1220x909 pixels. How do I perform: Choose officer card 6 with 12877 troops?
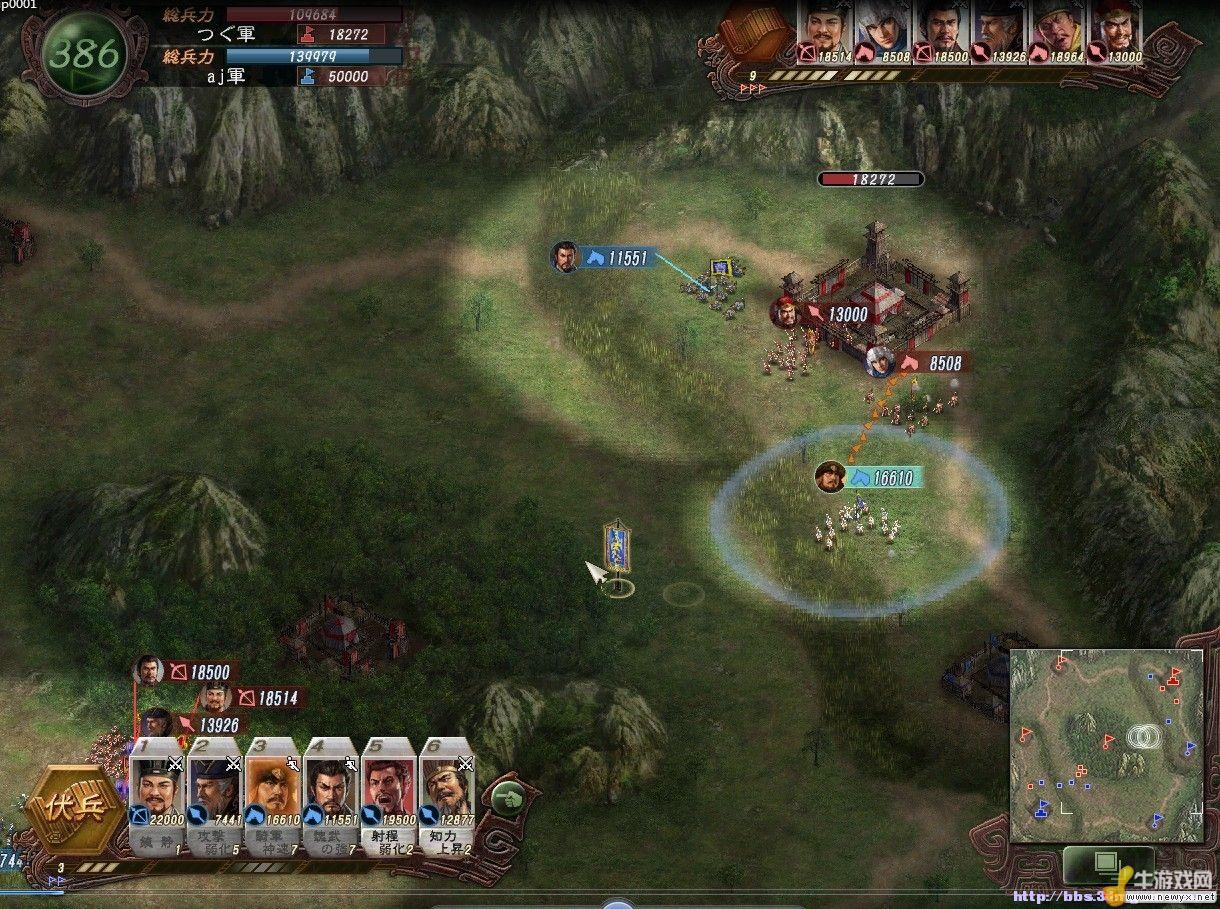(x=446, y=795)
